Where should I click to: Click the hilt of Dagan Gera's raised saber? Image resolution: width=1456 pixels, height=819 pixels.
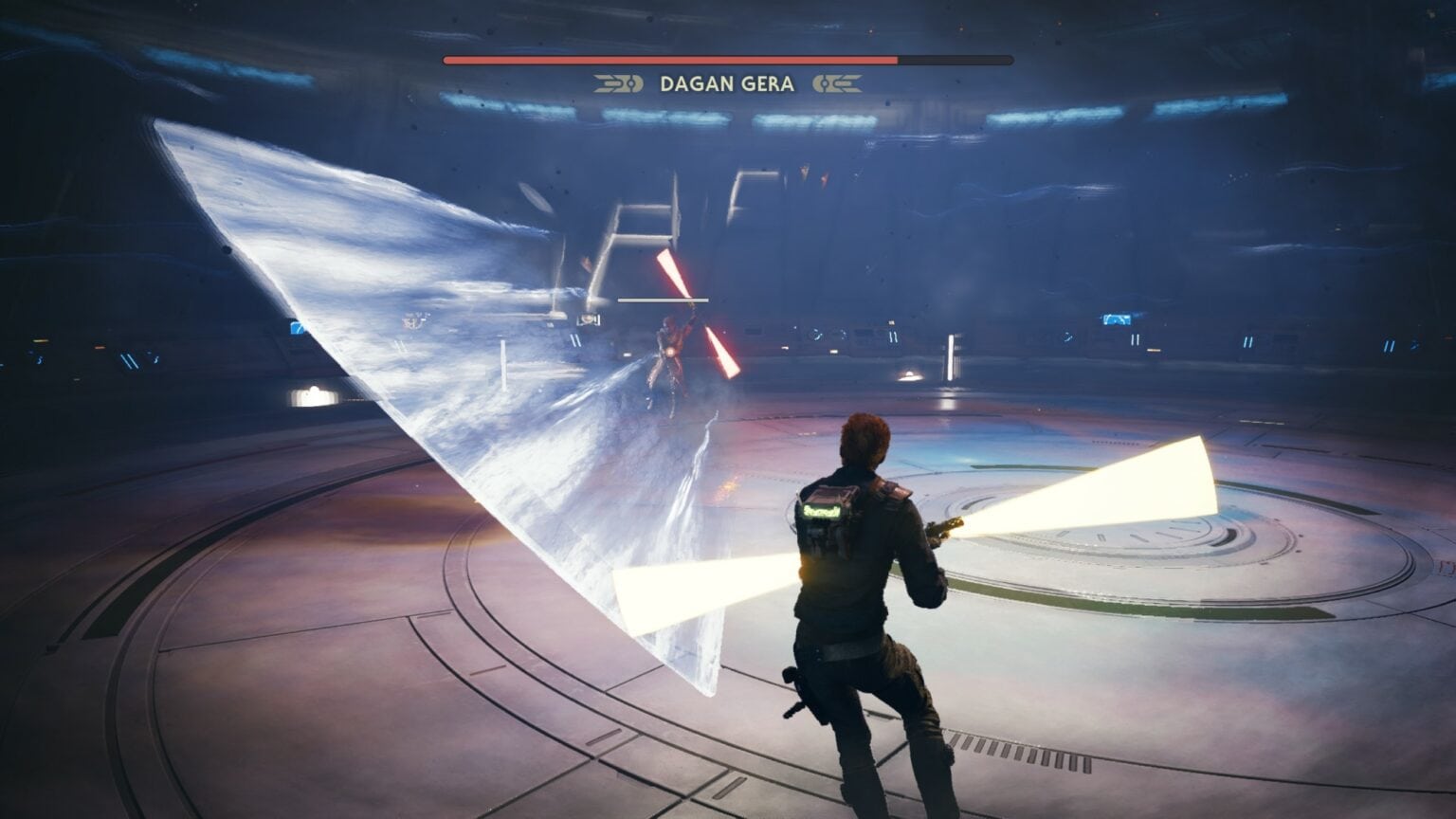(694, 306)
